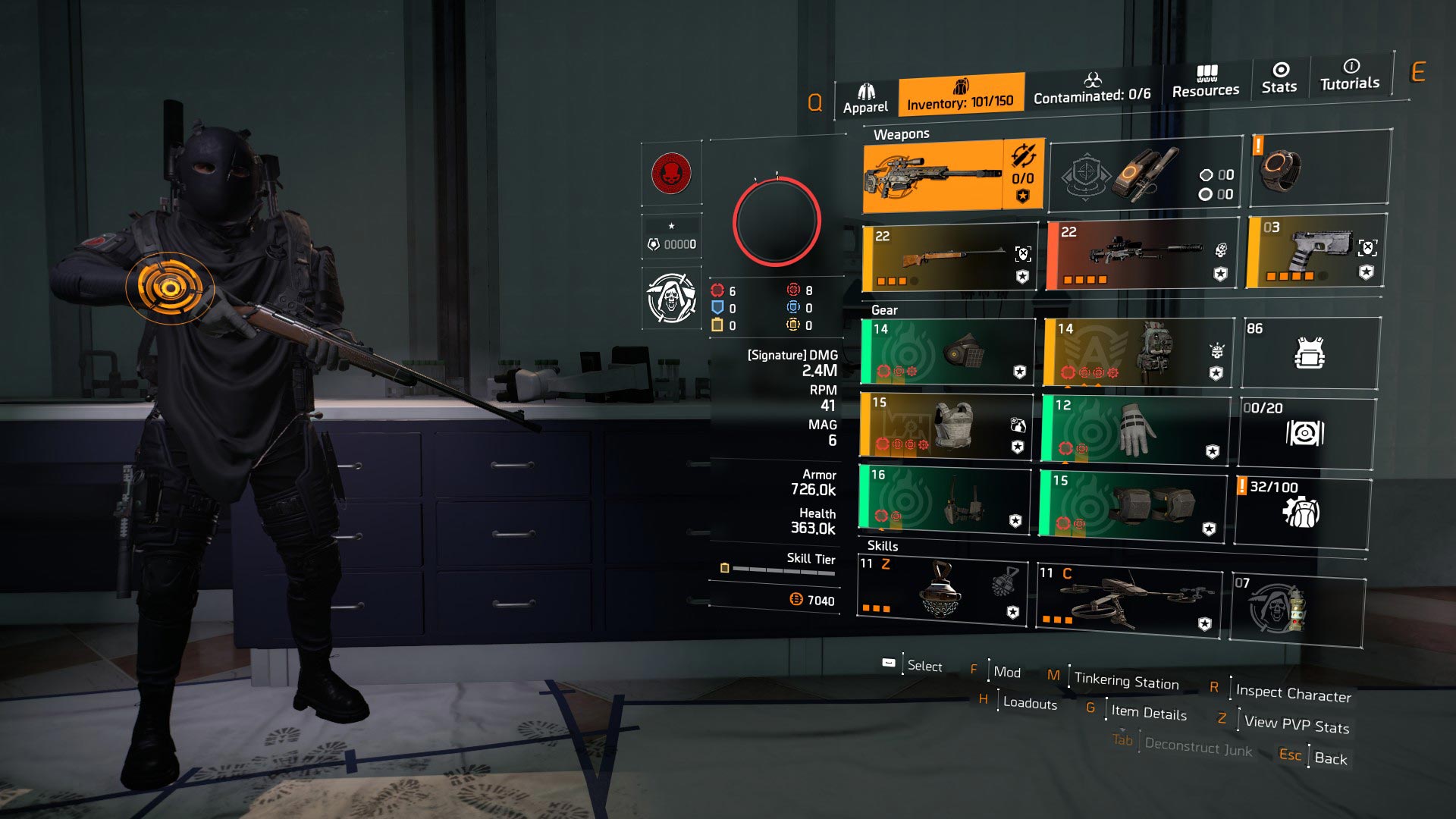The image size is (1456, 819).
Task: Open the Stats tab
Action: click(x=1279, y=78)
